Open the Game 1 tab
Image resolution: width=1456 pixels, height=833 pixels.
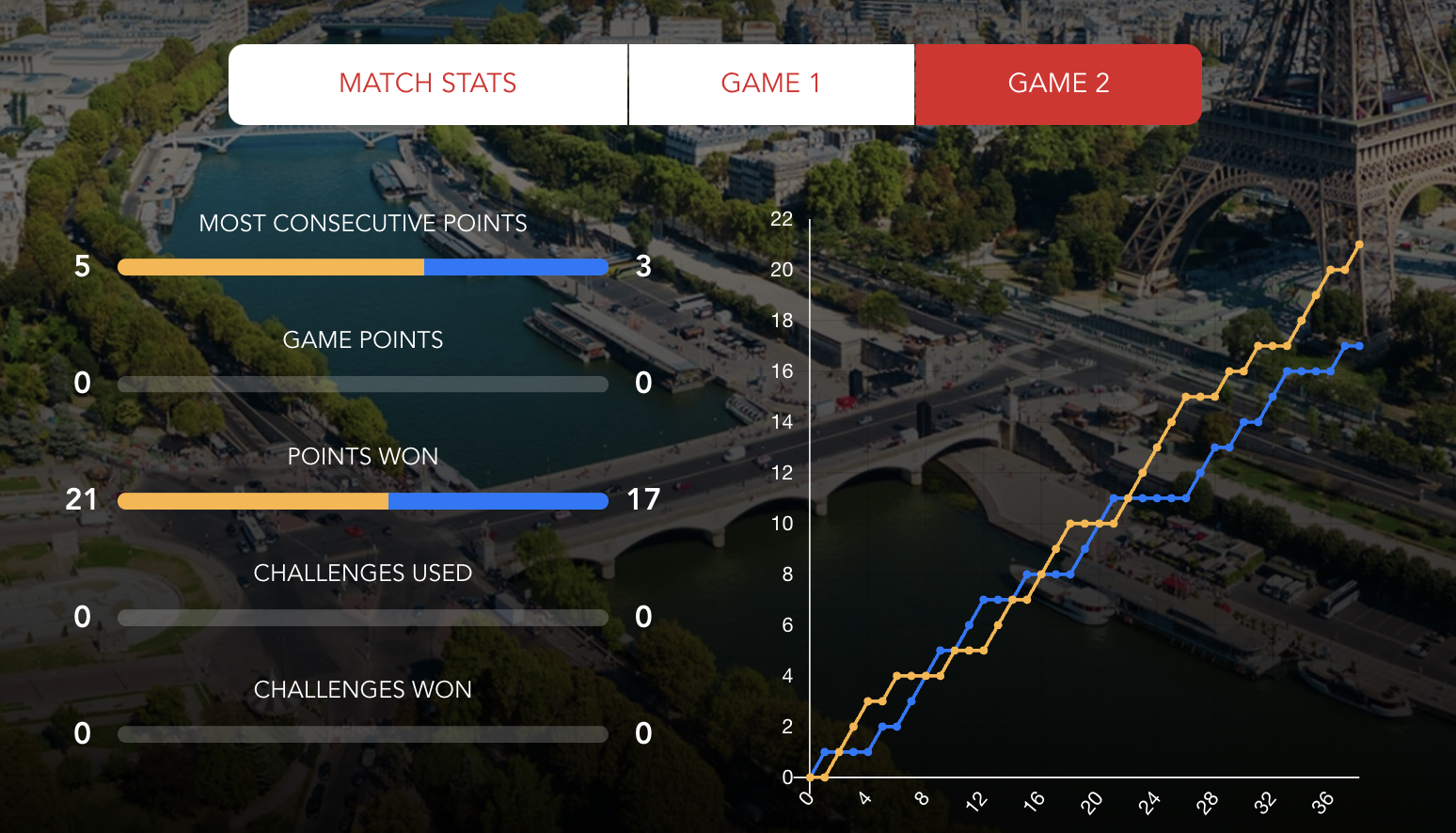click(771, 84)
